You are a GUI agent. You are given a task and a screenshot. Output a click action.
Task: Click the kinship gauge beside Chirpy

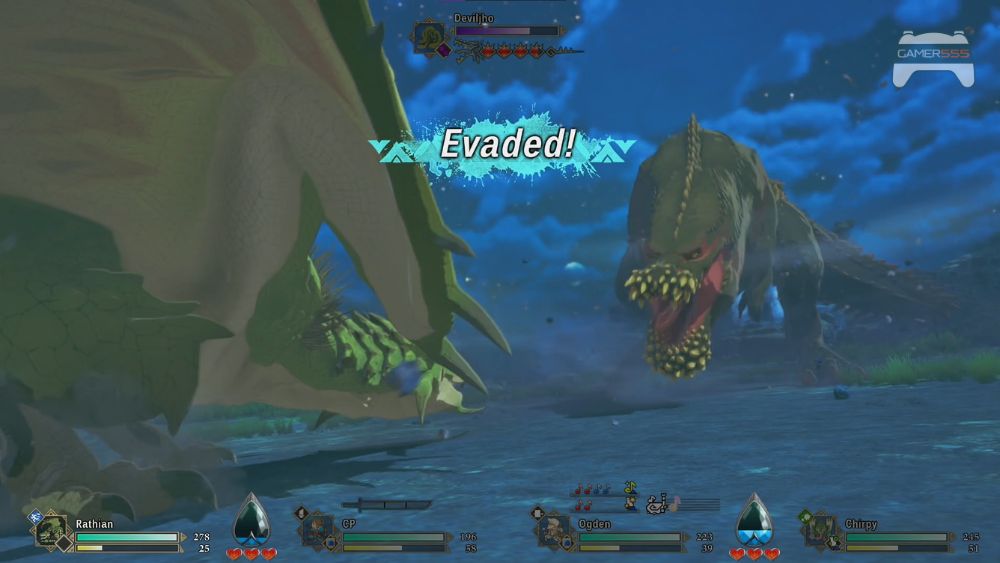coord(754,522)
